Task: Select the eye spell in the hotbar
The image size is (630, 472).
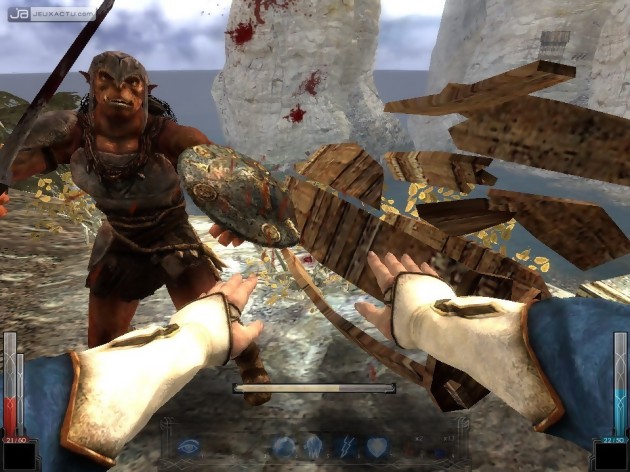Action: [x=190, y=447]
